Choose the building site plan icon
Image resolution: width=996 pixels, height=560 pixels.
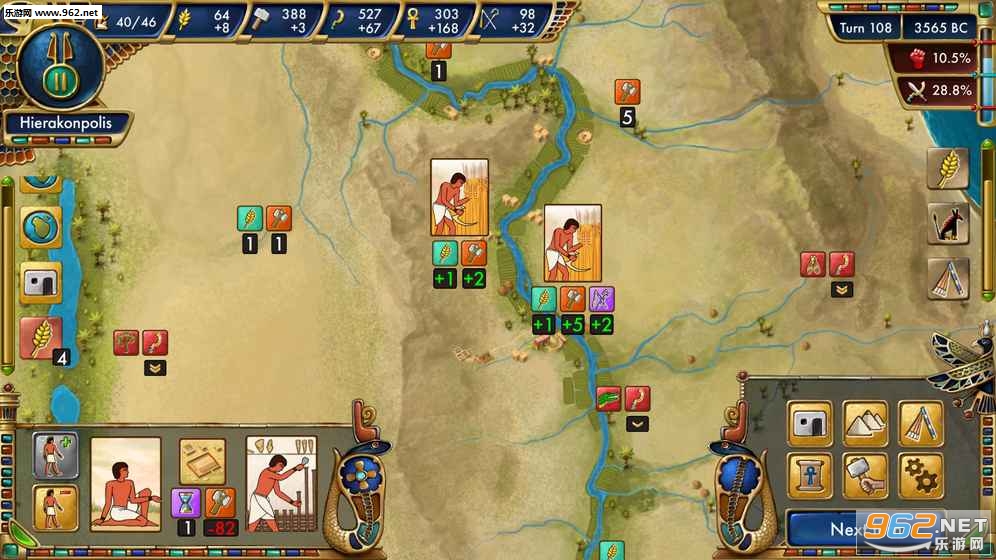tap(202, 460)
